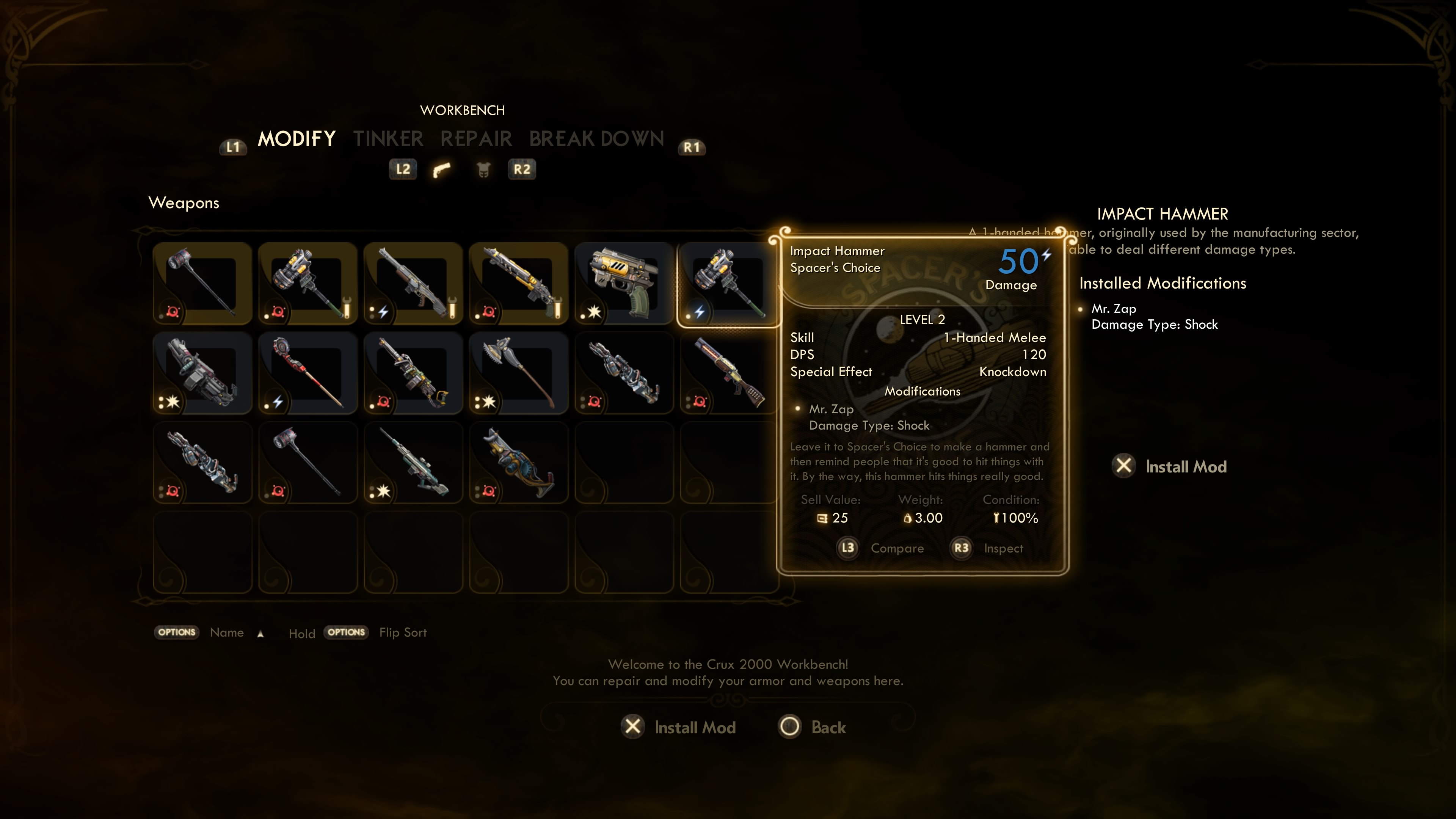Open the Repair tab
This screenshot has width=1456, height=819.
coord(476,139)
